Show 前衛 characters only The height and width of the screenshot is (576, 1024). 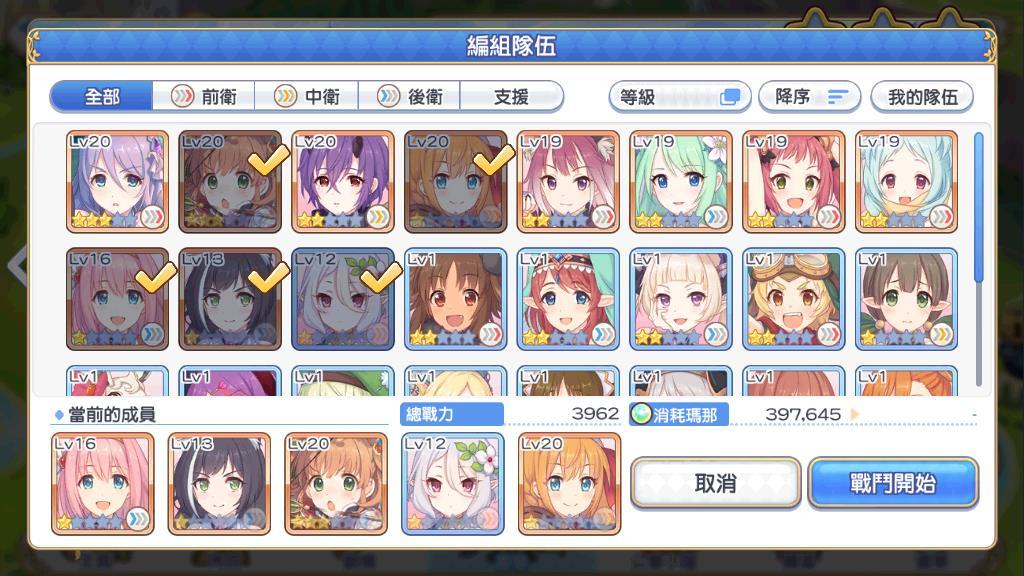(206, 97)
